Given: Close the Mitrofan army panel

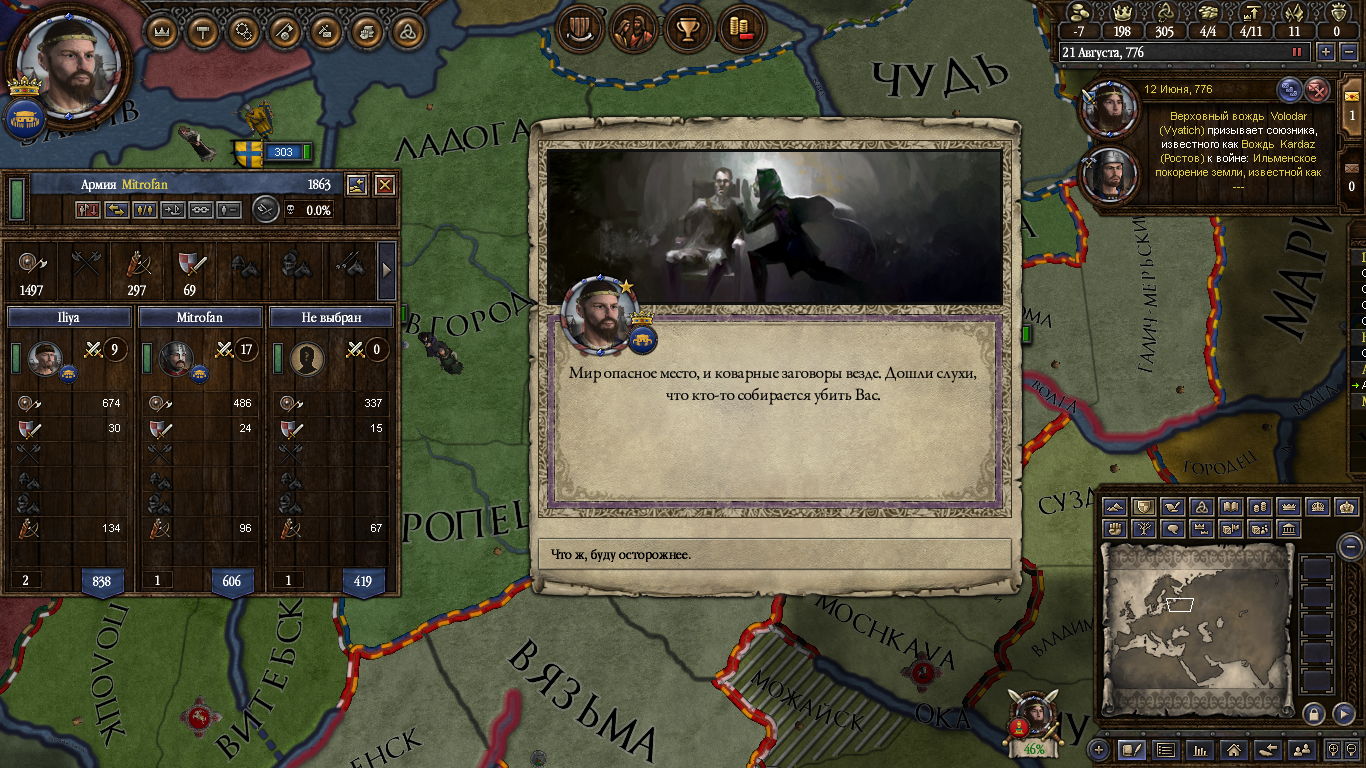Looking at the screenshot, I should (x=384, y=185).
